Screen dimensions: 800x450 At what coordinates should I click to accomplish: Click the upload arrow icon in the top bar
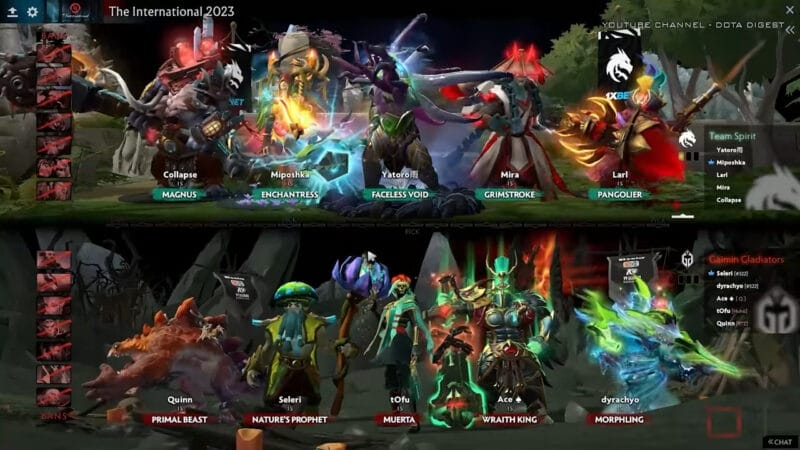coord(11,11)
